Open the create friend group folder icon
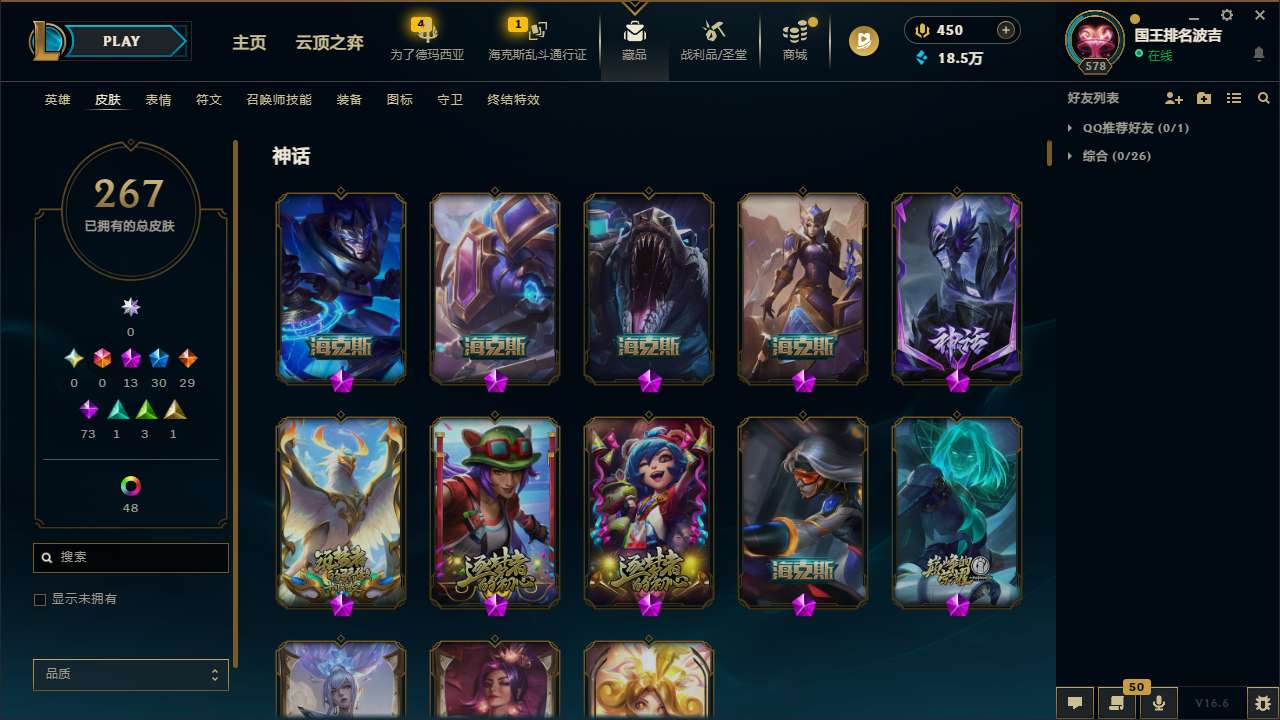 point(1204,98)
